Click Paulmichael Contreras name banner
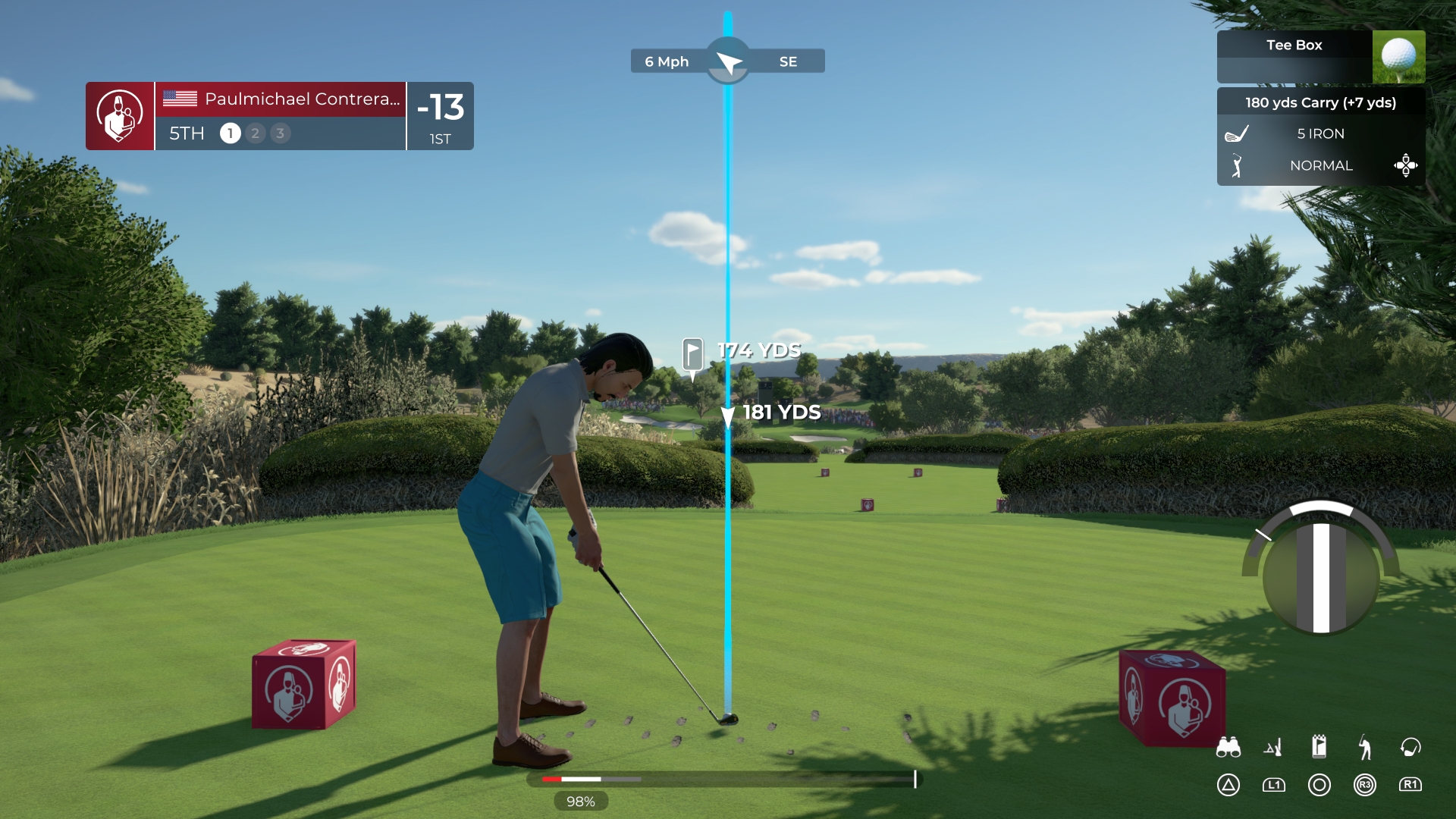Screen dimensions: 1456x819 tap(281, 99)
